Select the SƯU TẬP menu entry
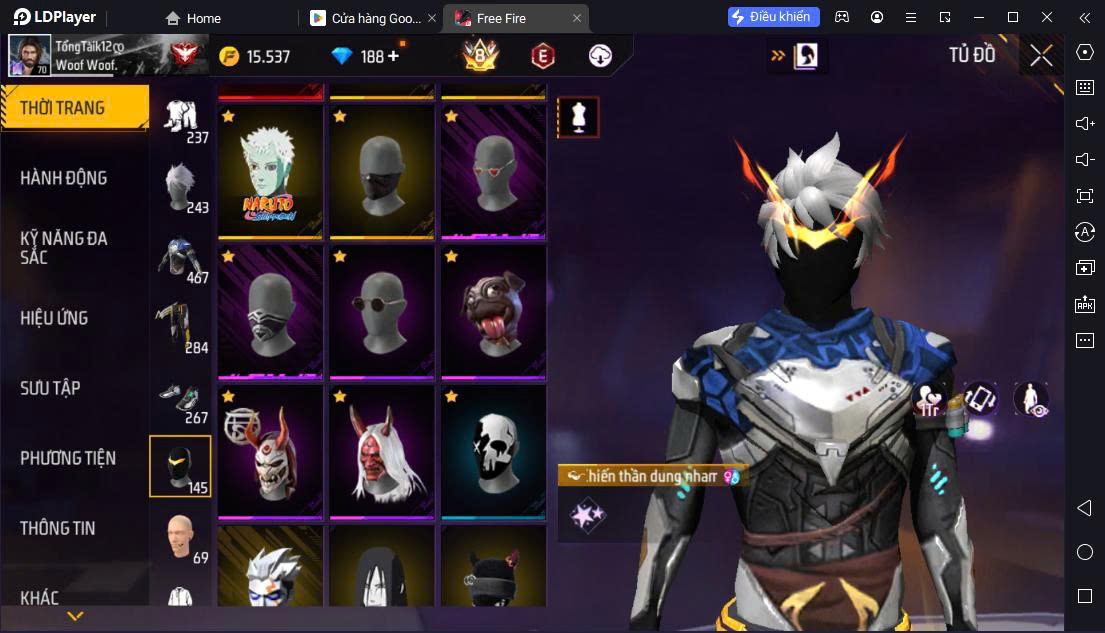The width and height of the screenshot is (1105, 633). point(51,388)
